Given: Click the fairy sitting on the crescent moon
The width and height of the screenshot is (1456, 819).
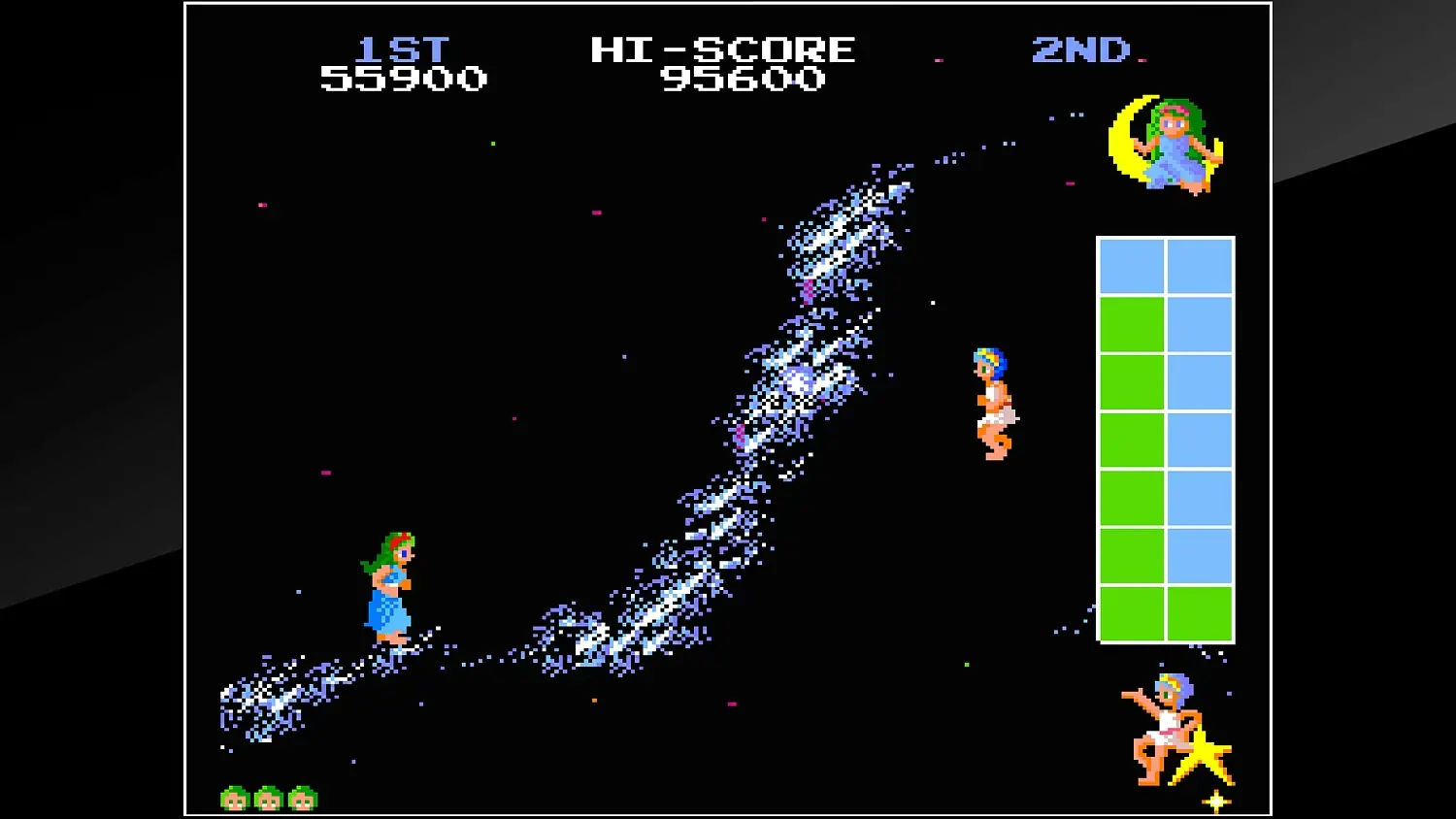Looking at the screenshot, I should [x=1170, y=146].
